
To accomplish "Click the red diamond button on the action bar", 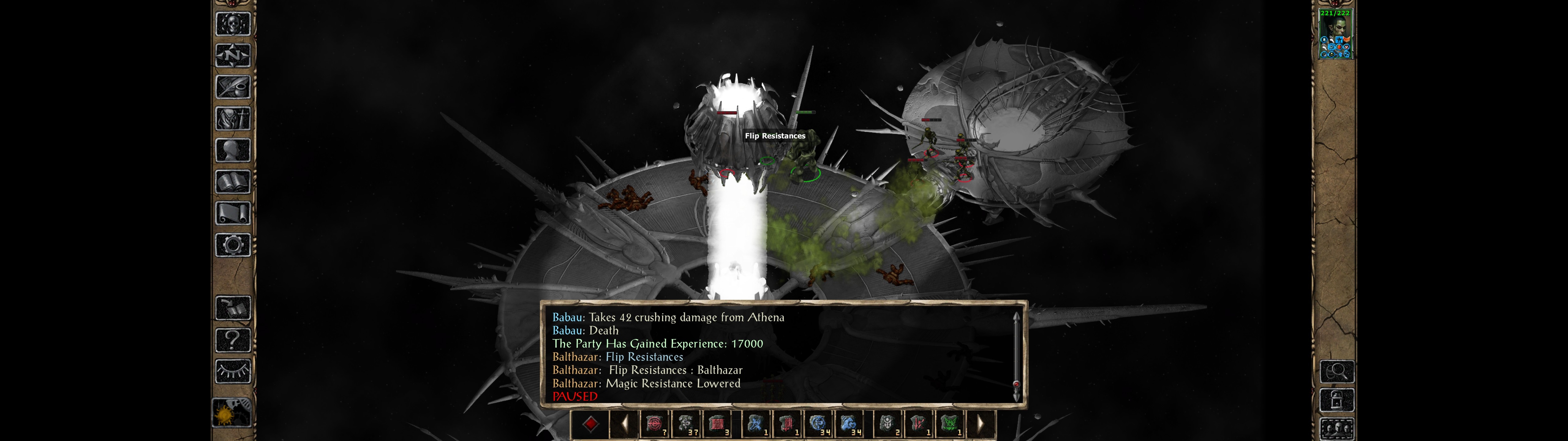I will [x=590, y=424].
